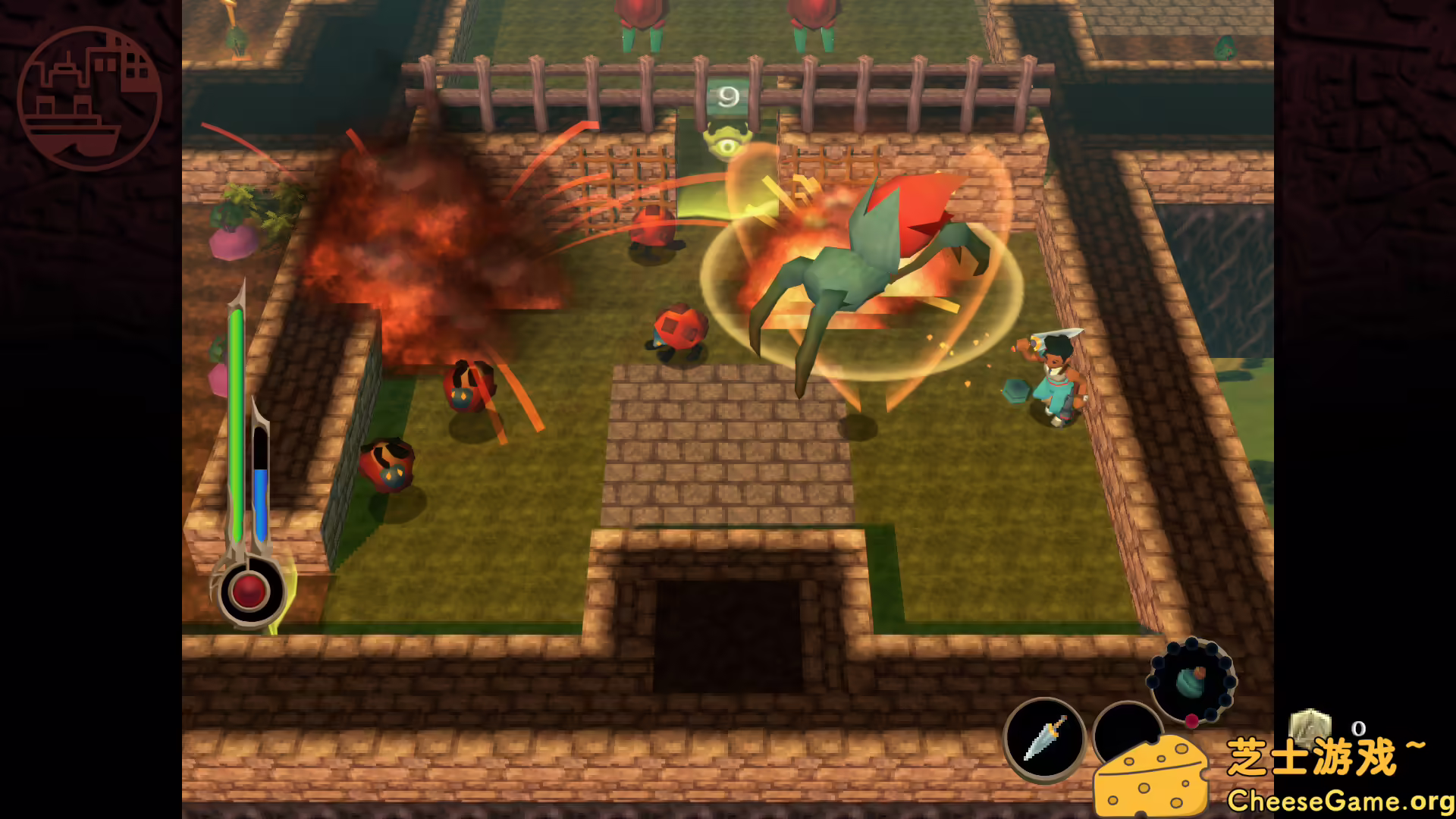
Task: Click the red orb below the gauges
Action: [248, 591]
